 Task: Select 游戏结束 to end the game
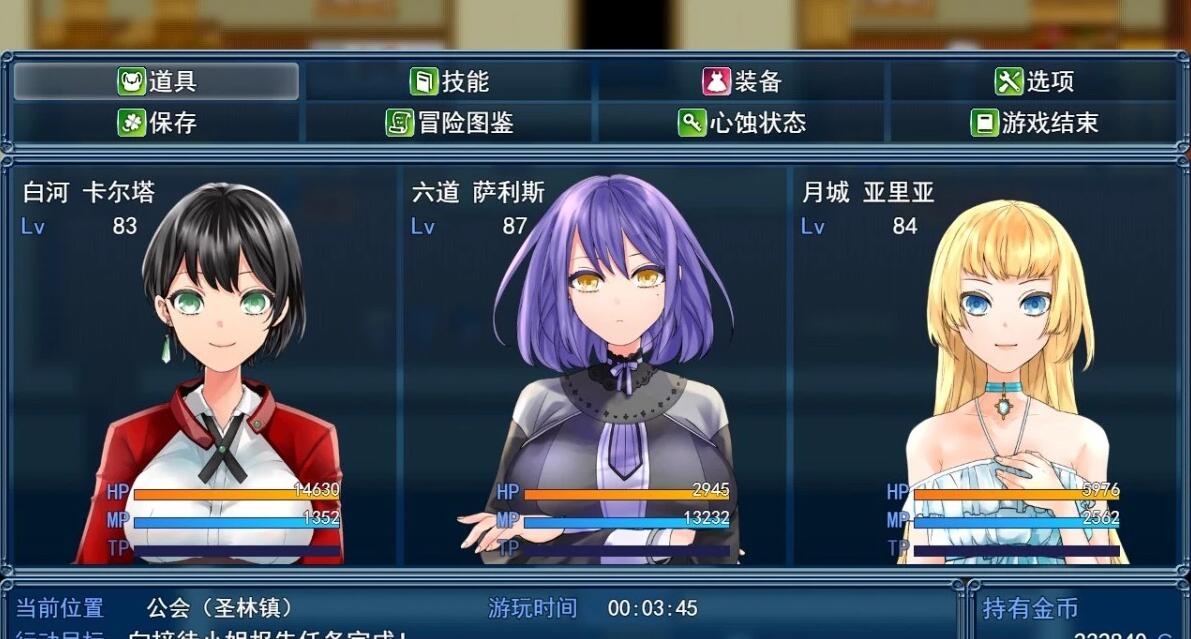tap(1034, 123)
